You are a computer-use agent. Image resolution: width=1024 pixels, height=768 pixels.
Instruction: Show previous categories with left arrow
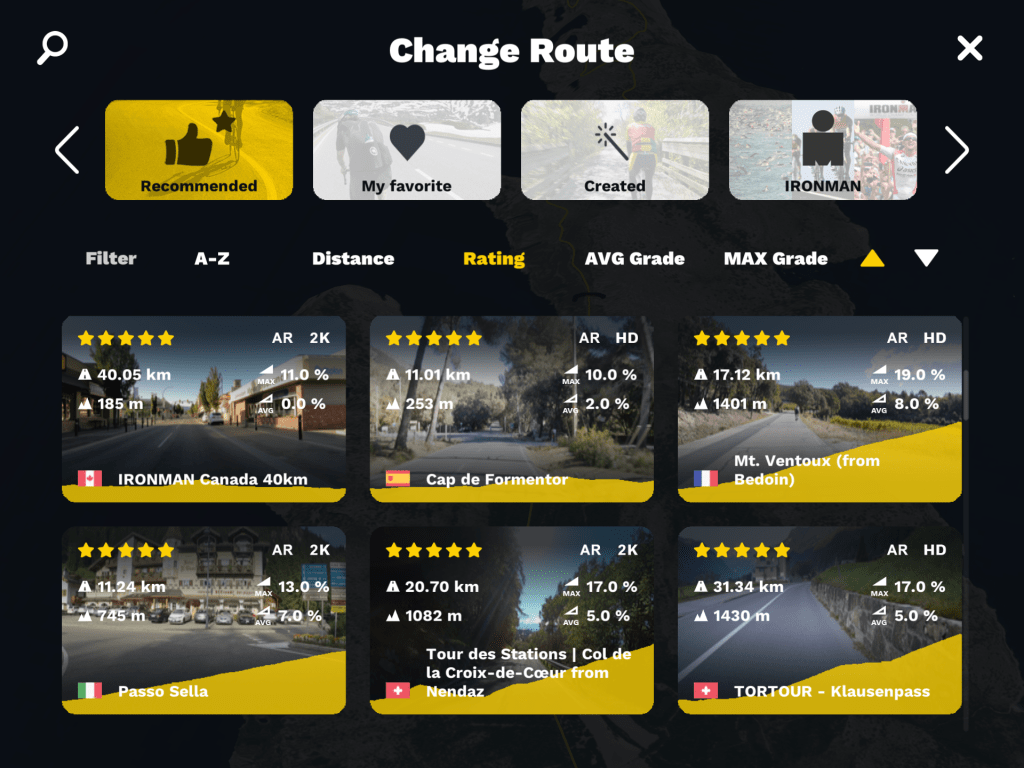[67, 150]
